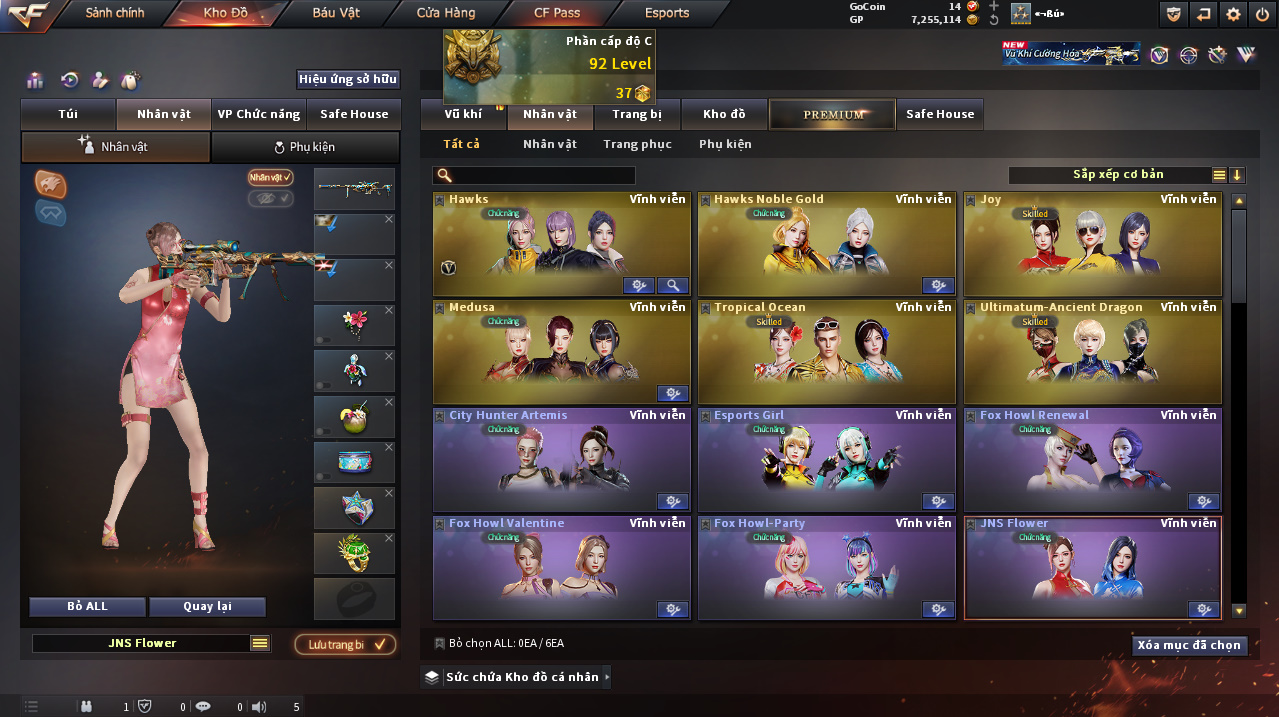Image resolution: width=1279 pixels, height=717 pixels.
Task: Open settings with the gear icon
Action: point(1233,14)
